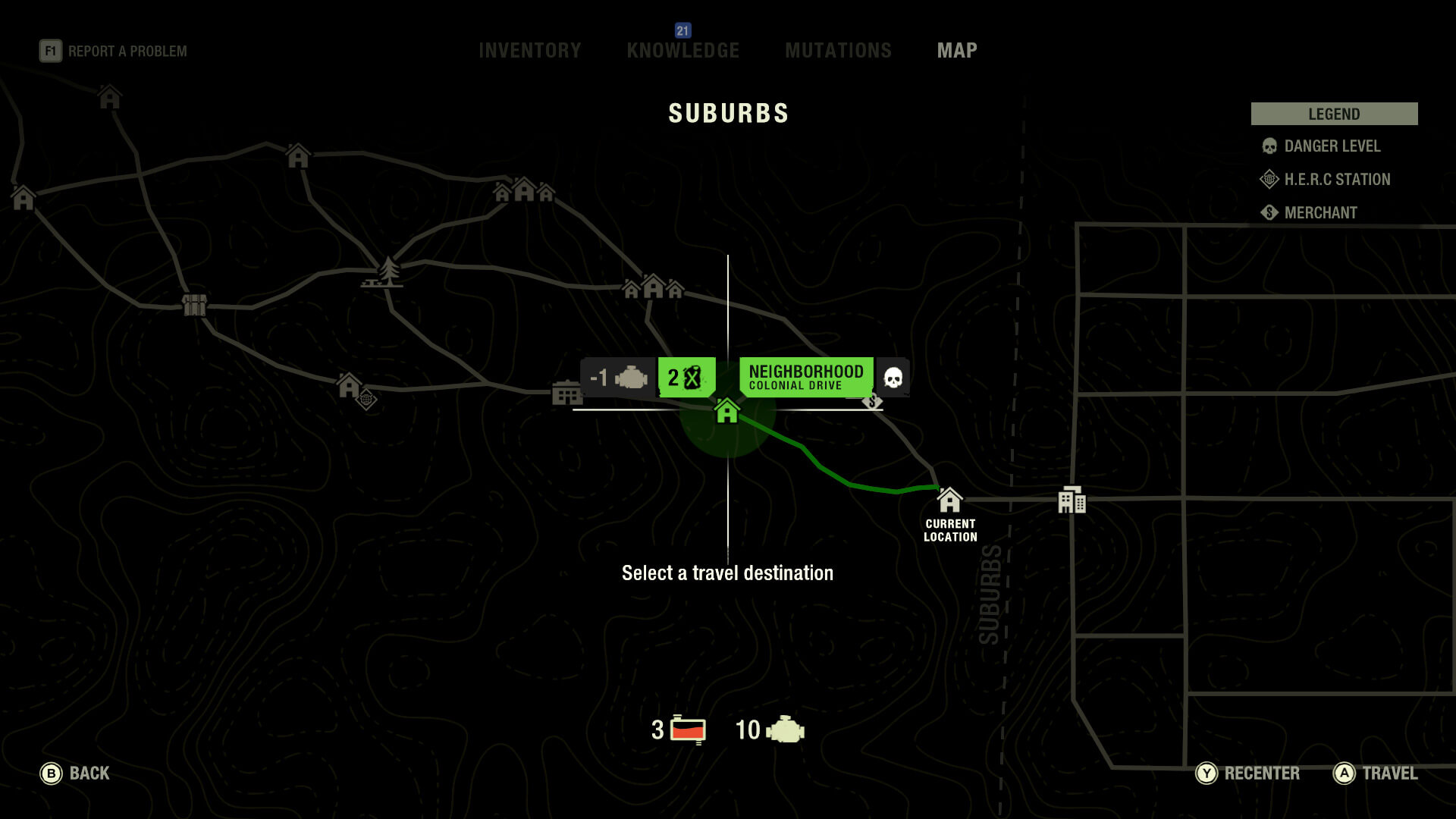Click the Current Location house marker

pyautogui.click(x=949, y=500)
